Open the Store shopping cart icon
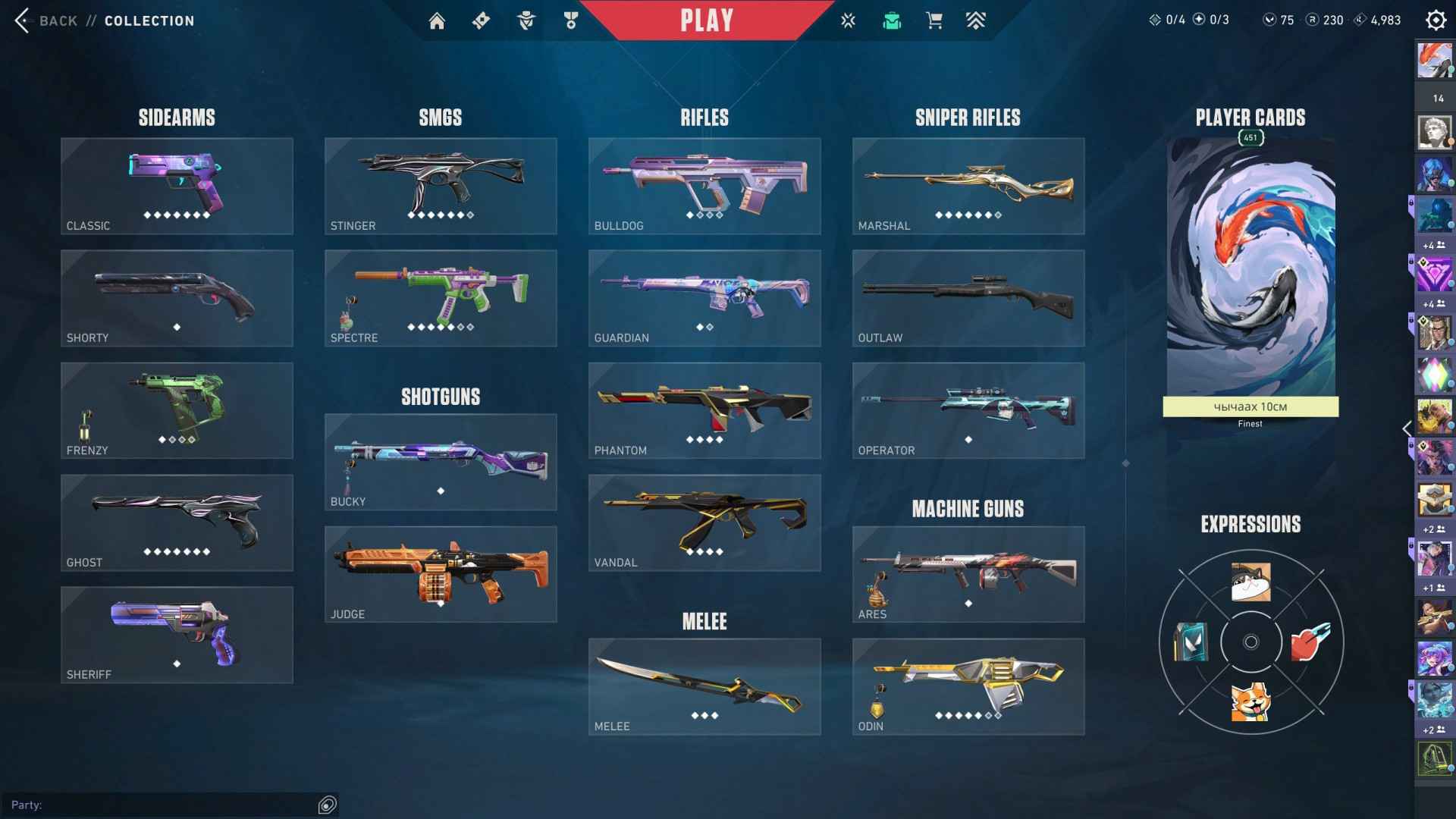This screenshot has height=819, width=1456. [934, 20]
